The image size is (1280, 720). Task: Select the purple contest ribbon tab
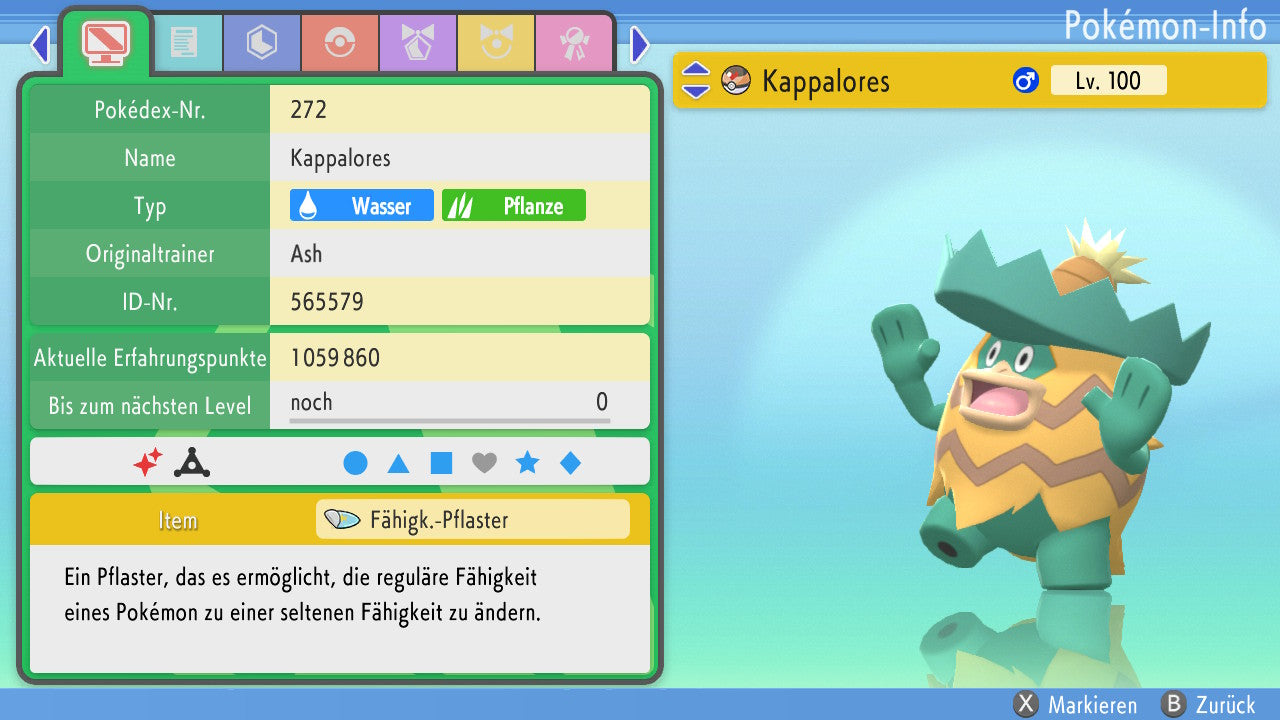tap(418, 43)
